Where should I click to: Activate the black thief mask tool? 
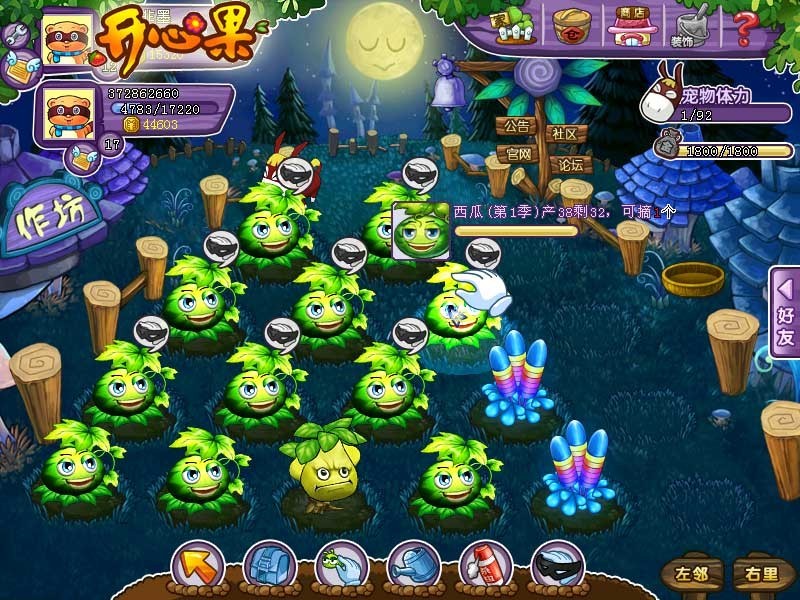(558, 566)
